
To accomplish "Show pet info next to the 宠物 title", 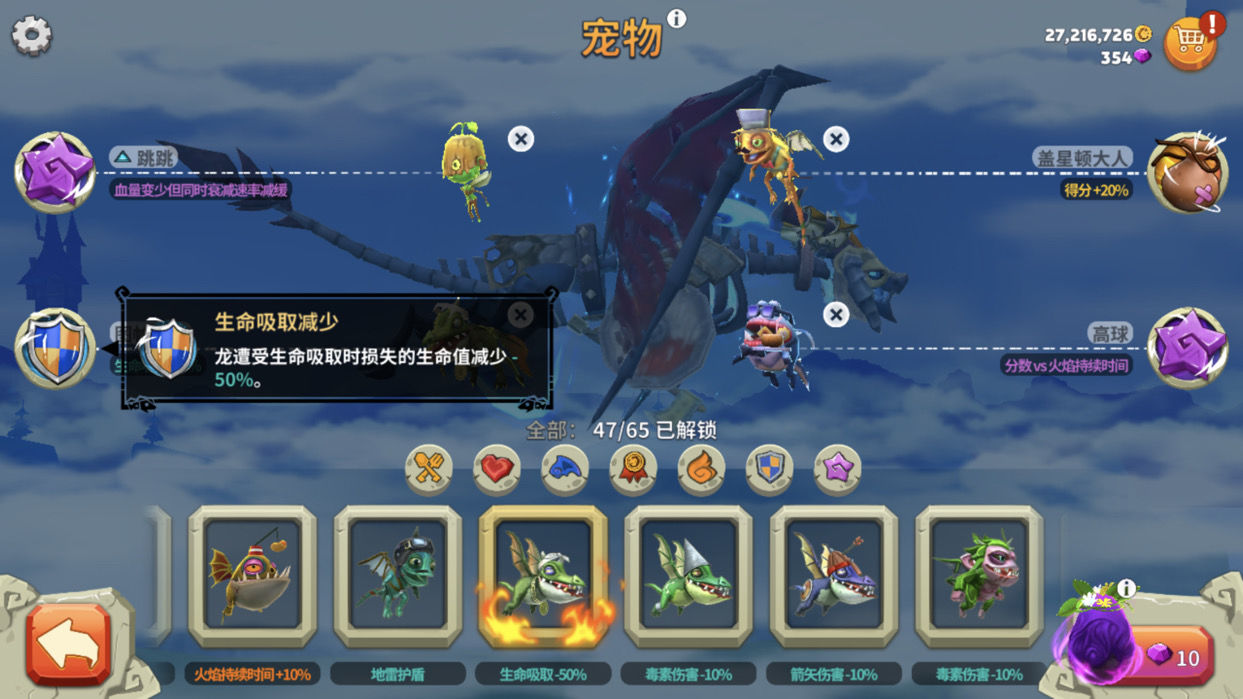I will pos(677,19).
